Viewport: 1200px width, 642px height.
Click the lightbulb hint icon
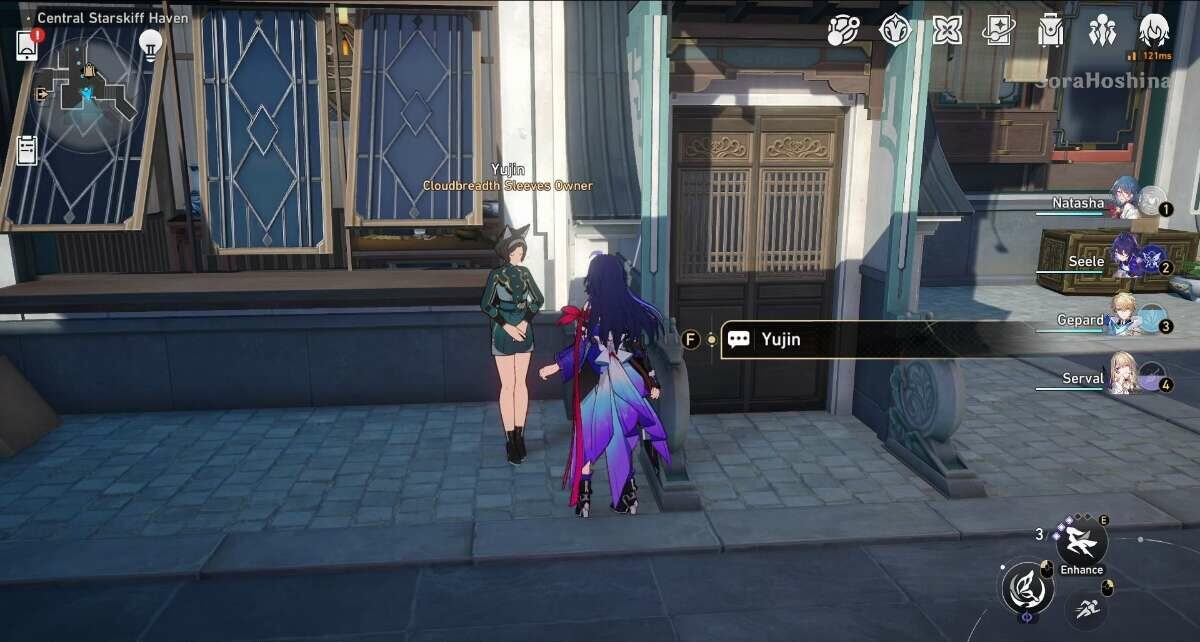tap(151, 45)
